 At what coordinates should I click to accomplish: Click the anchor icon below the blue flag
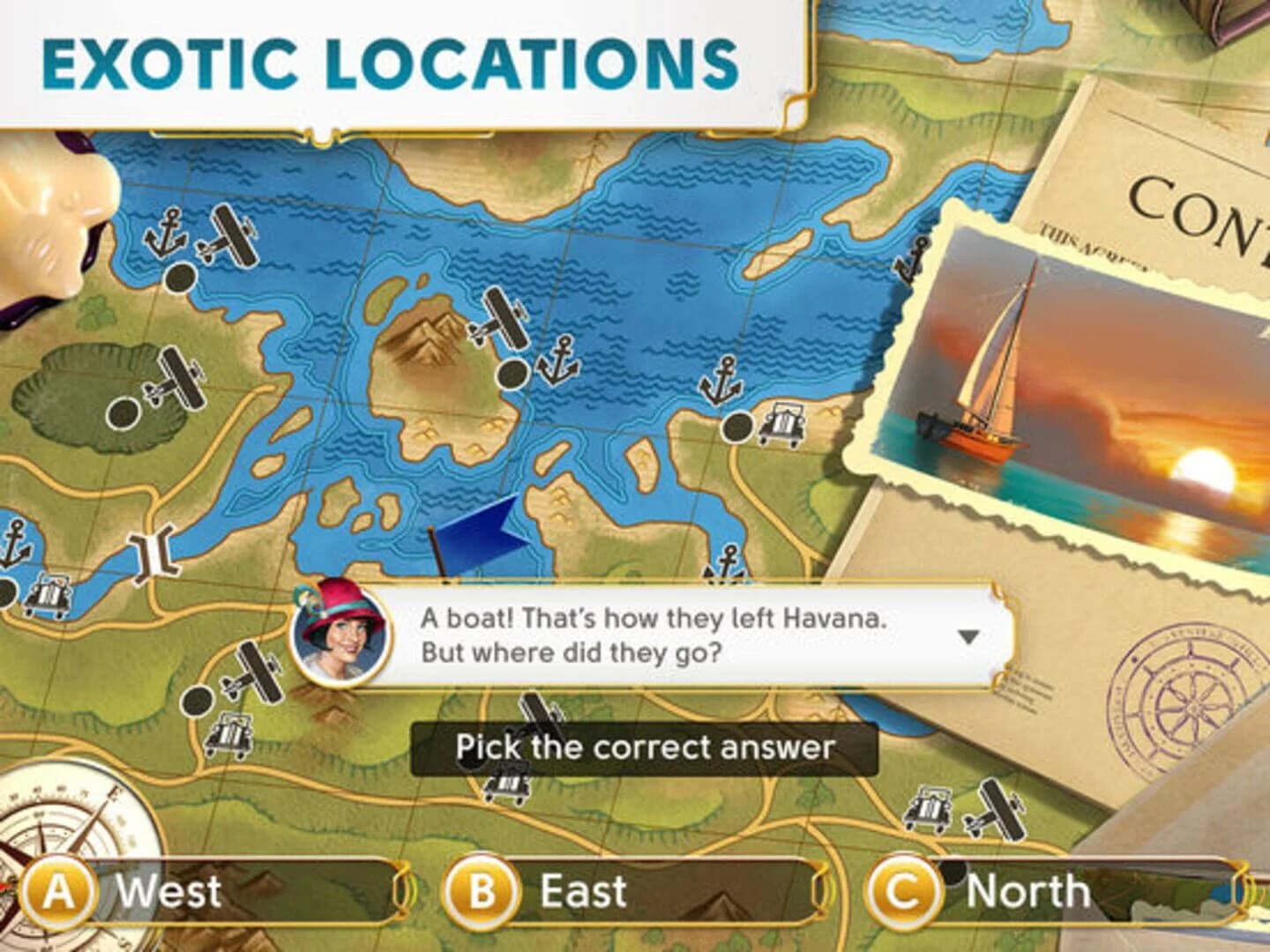click(x=728, y=560)
